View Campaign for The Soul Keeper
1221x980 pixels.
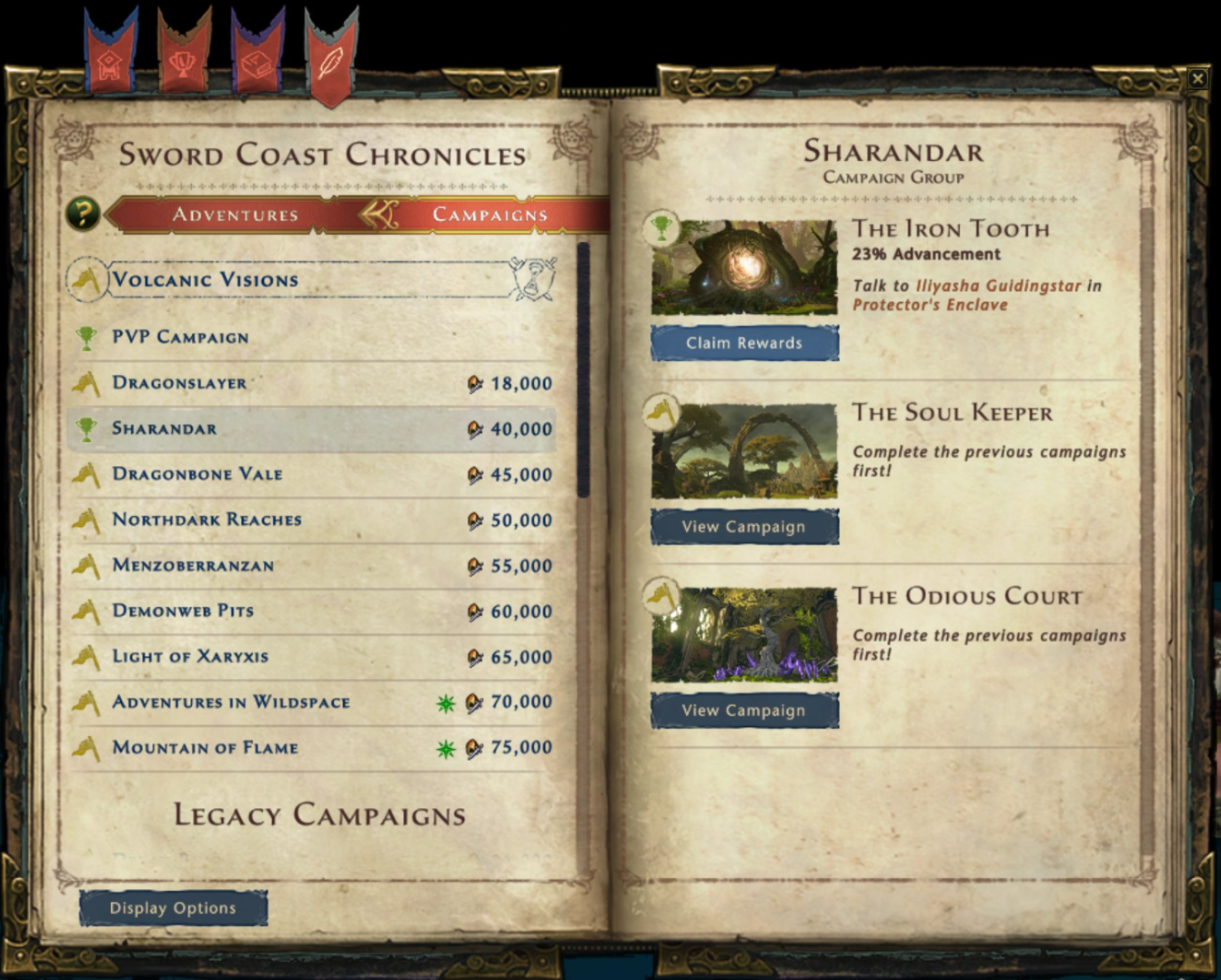pyautogui.click(x=744, y=526)
